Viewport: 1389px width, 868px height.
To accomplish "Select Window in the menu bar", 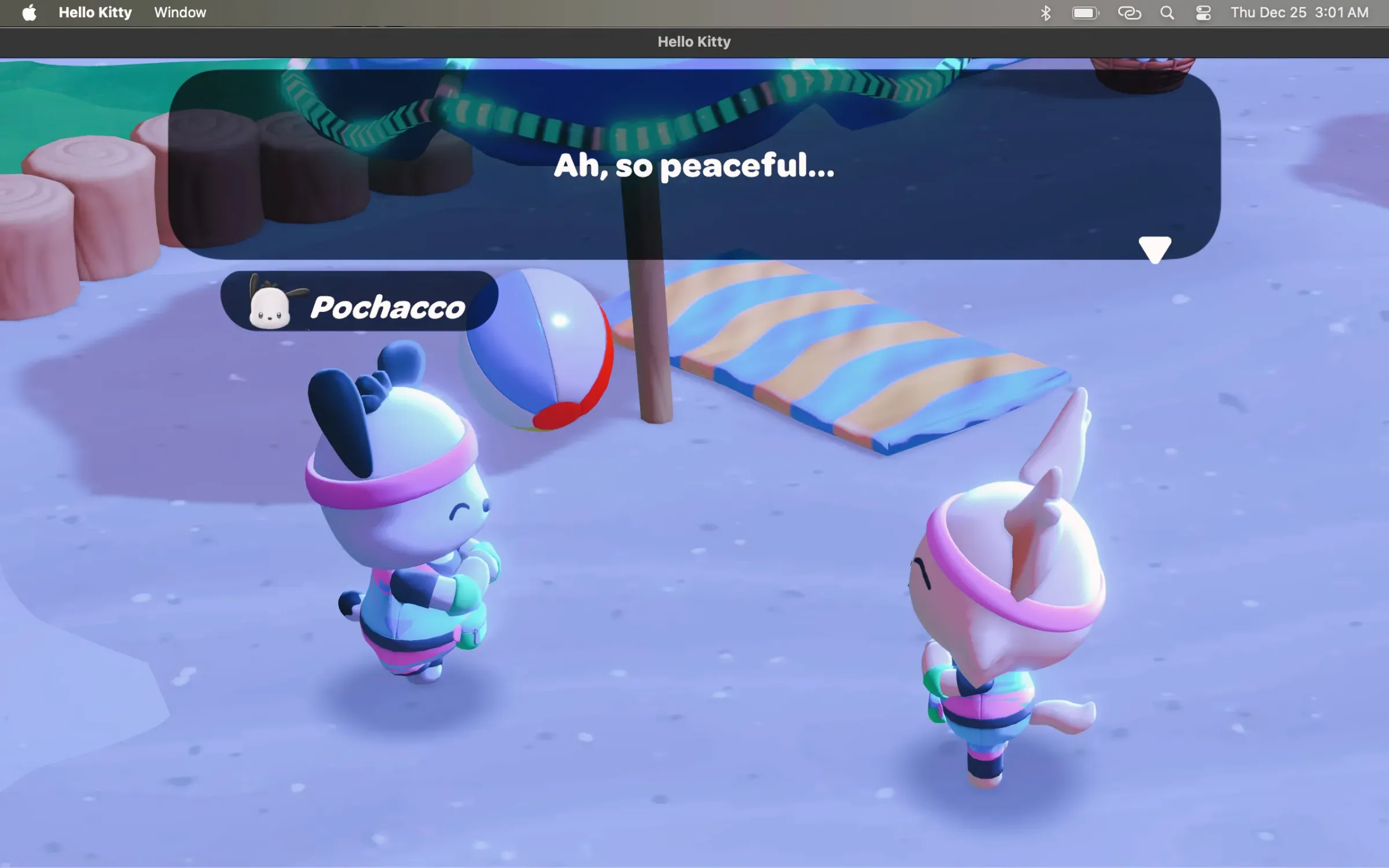I will coord(179,12).
